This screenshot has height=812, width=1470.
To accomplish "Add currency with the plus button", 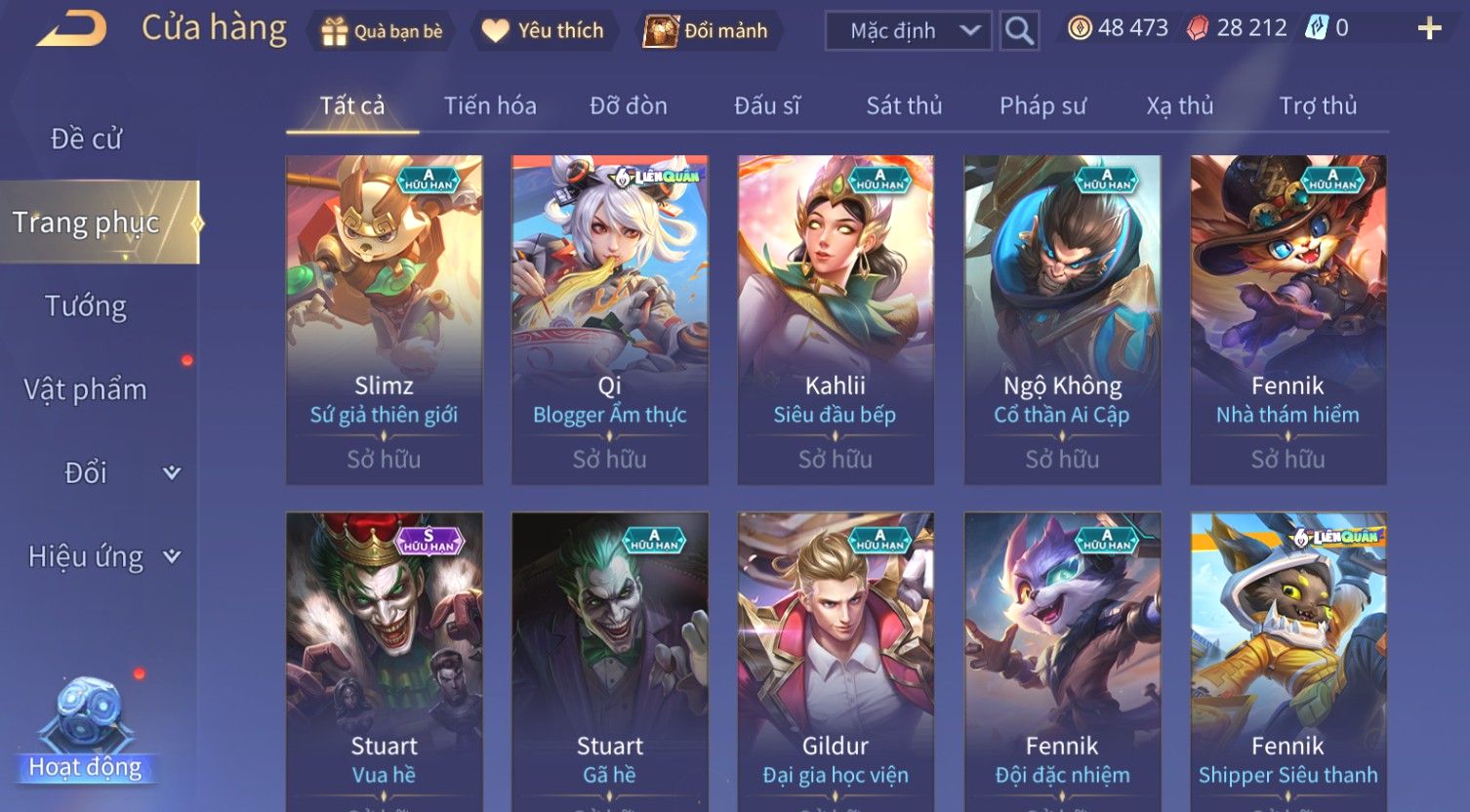I will tap(1429, 28).
